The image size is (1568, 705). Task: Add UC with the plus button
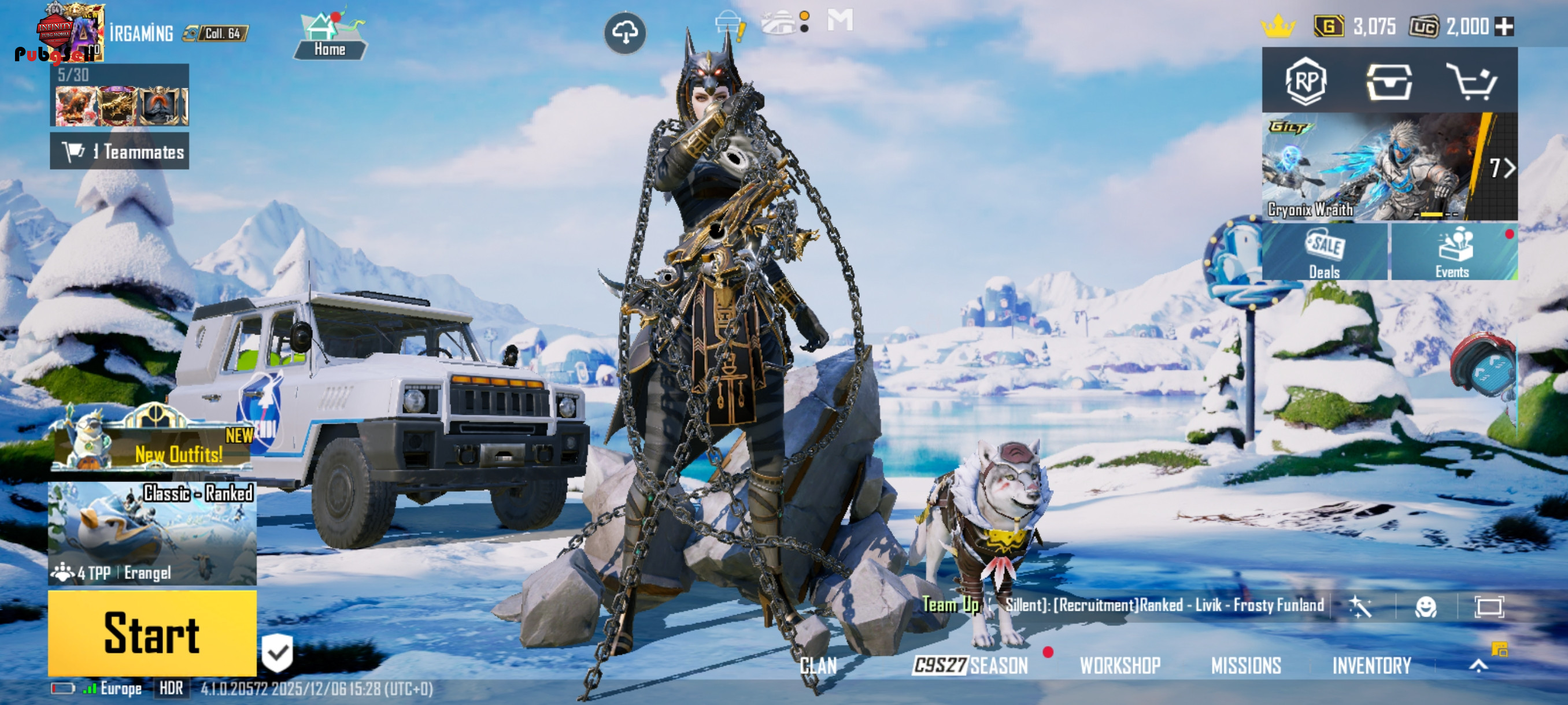click(1504, 26)
